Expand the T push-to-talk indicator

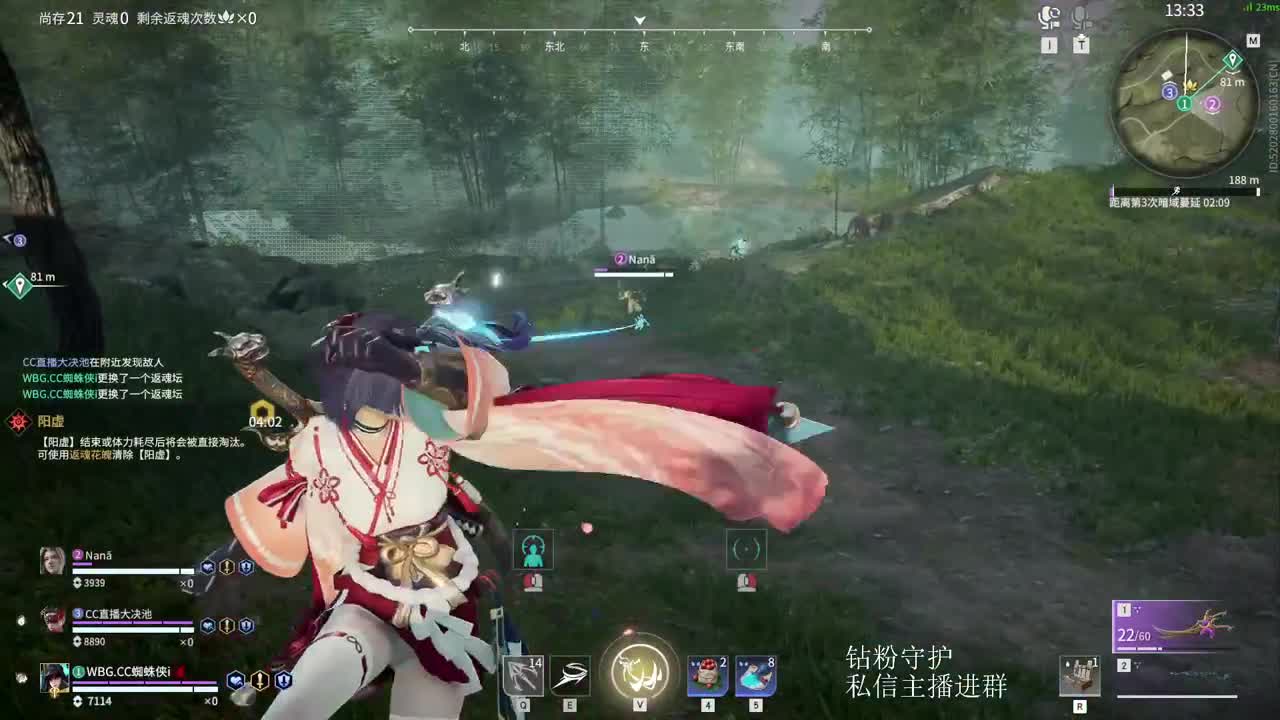pos(1079,45)
